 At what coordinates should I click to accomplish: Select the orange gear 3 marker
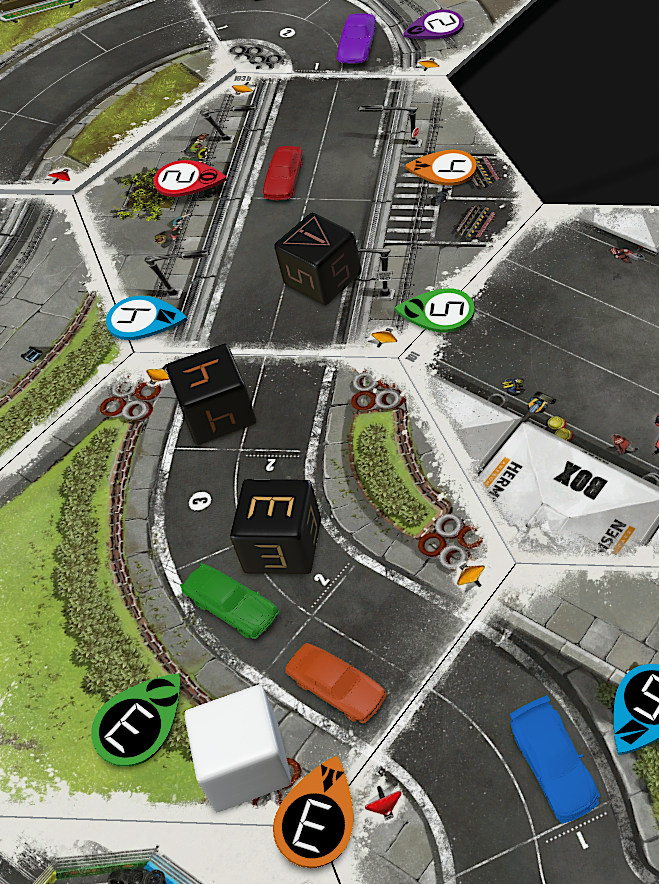pos(313,820)
